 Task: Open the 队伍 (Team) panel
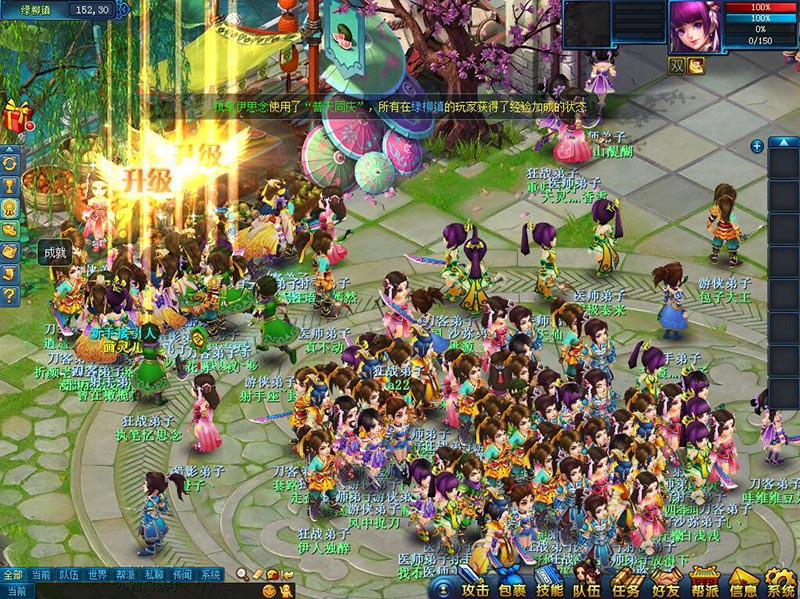click(x=586, y=586)
